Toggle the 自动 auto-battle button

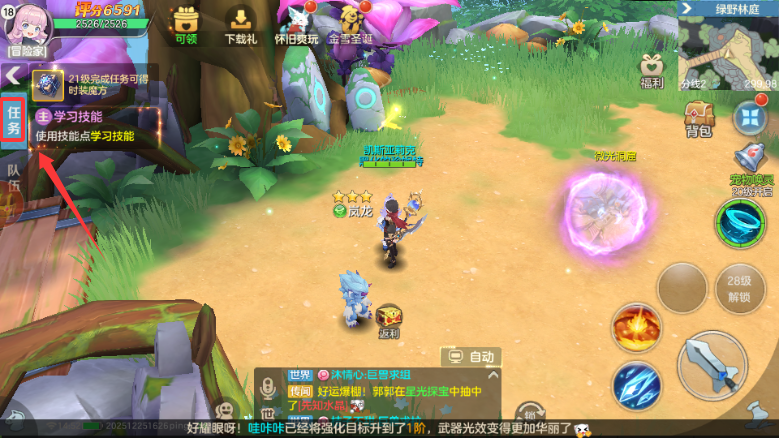pyautogui.click(x=472, y=356)
